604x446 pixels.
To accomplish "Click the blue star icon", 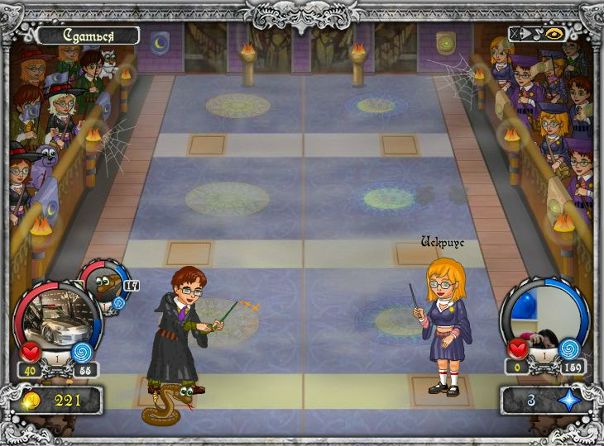I will pyautogui.click(x=566, y=401).
